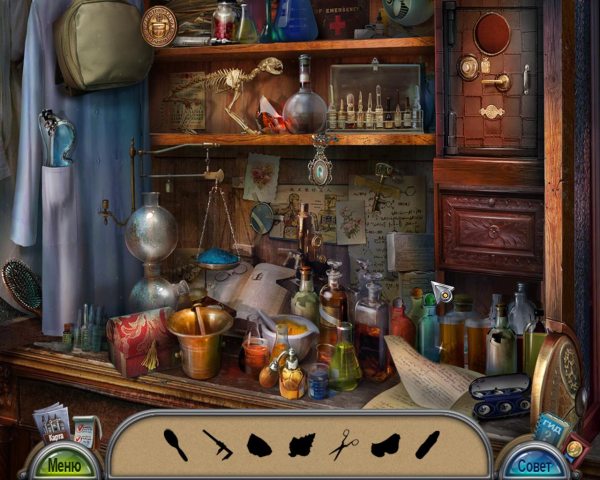Ask for a hint with Совет

point(535,464)
